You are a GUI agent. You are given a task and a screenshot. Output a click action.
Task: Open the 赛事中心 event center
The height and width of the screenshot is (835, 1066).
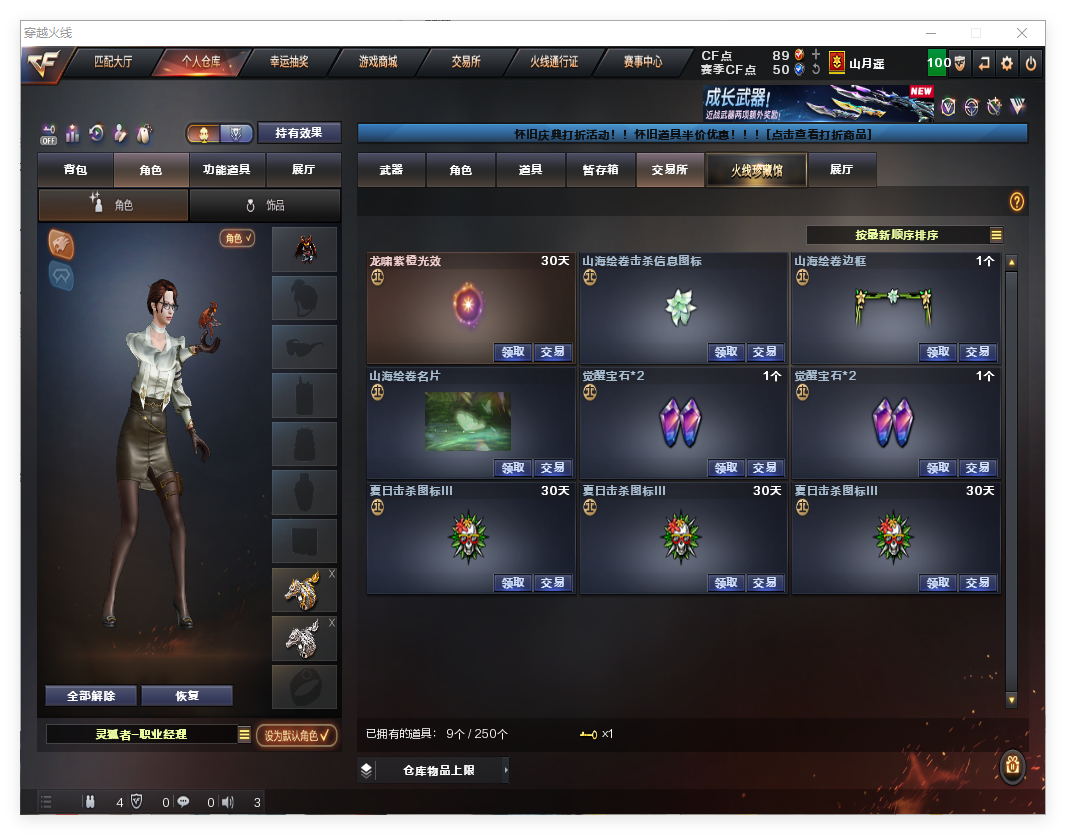click(x=643, y=62)
